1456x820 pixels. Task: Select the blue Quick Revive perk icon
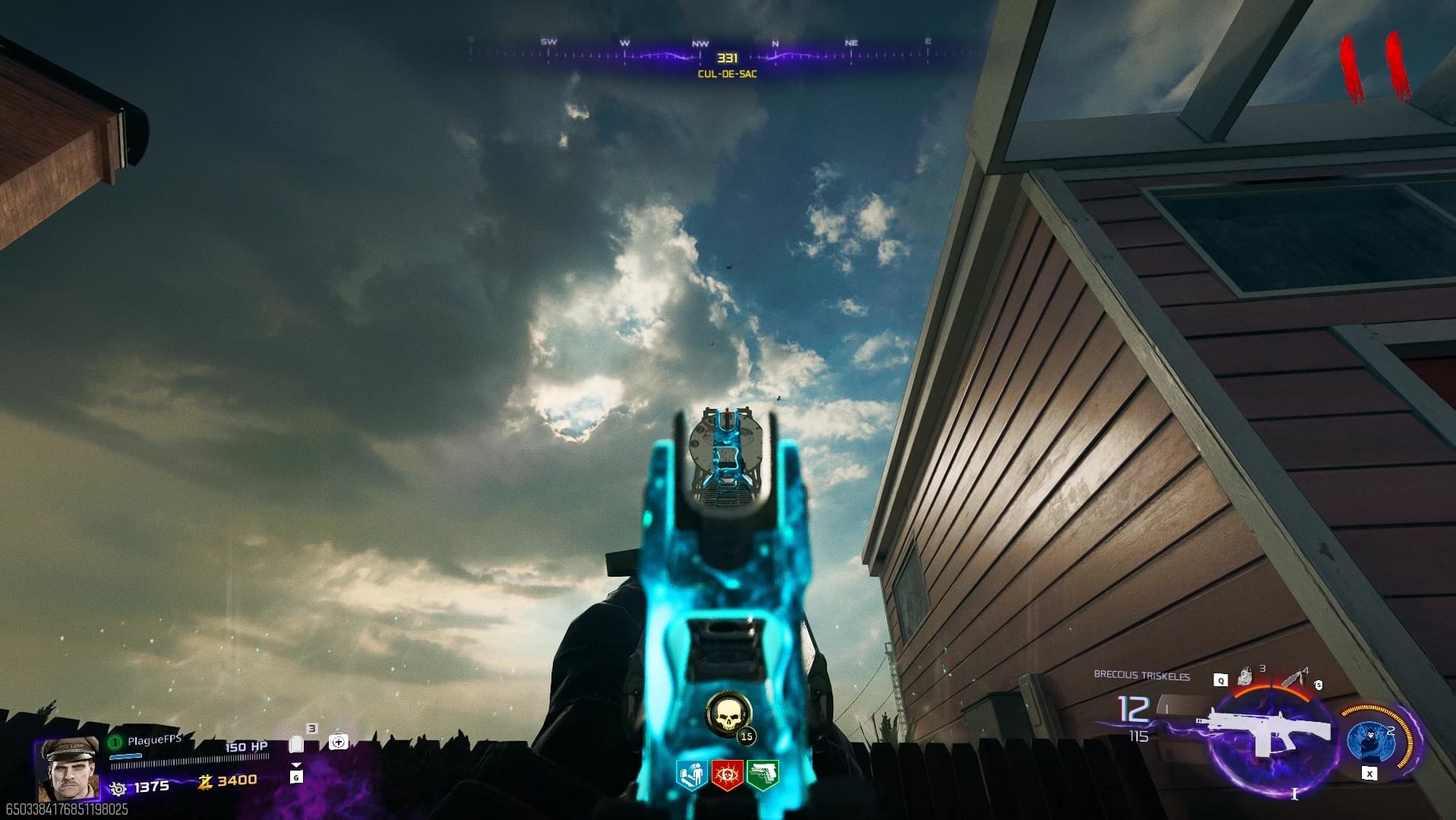point(691,775)
